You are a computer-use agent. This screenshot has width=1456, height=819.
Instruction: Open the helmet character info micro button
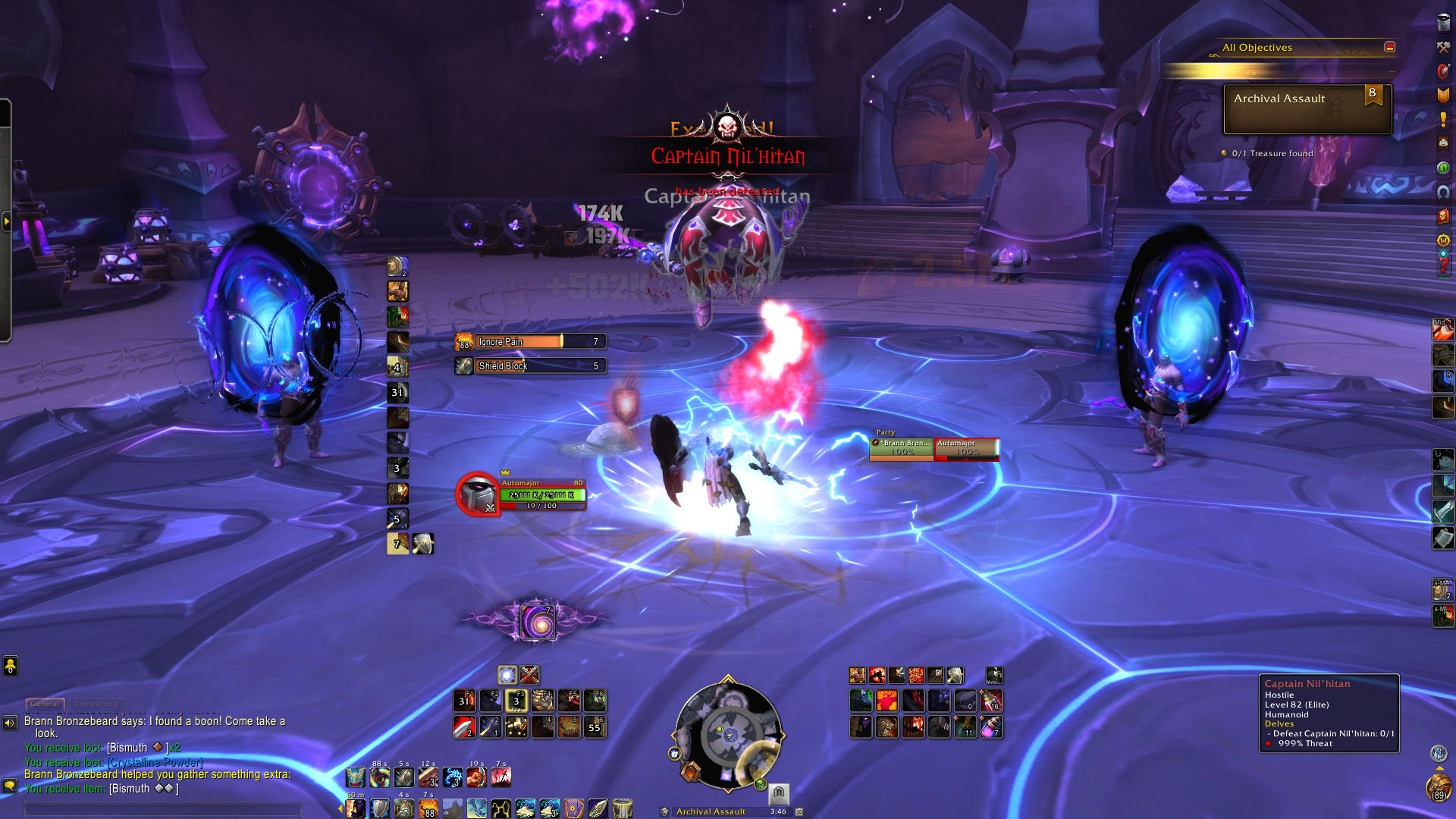[1443, 24]
